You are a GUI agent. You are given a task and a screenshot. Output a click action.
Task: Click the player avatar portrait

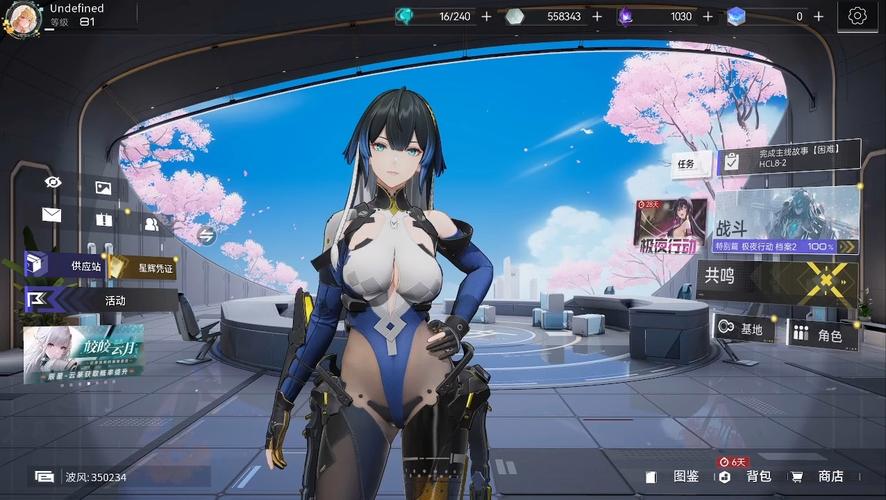coord(23,15)
